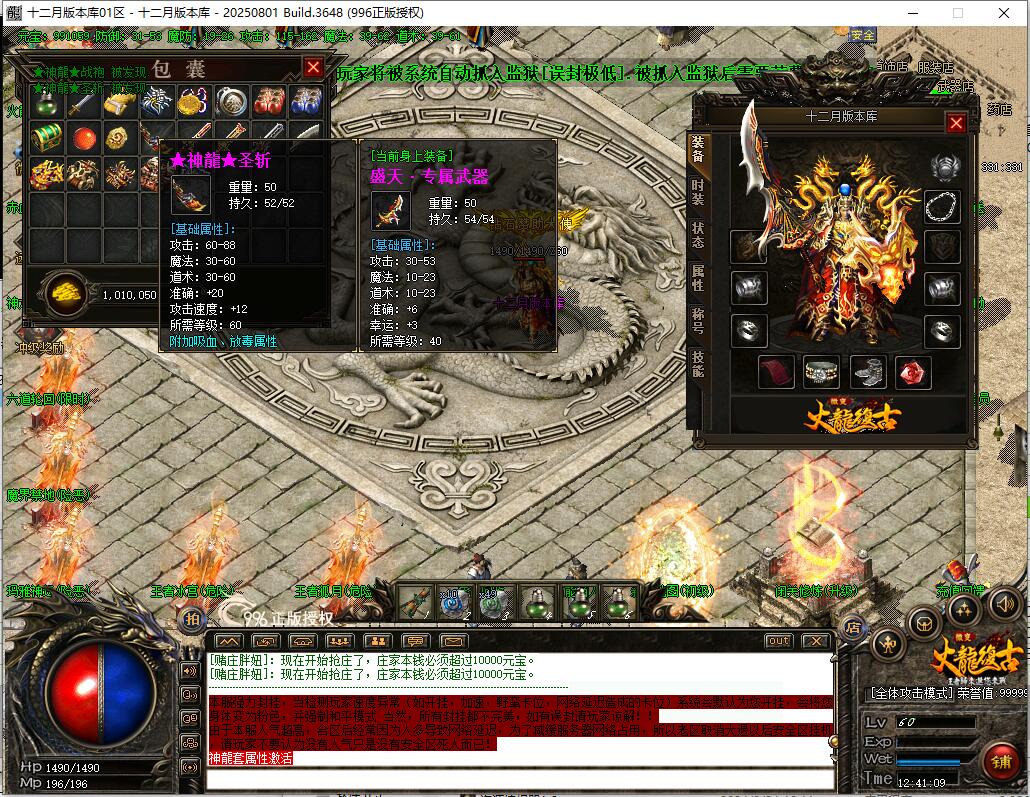Screen dimensions: 1030x797
Task: Select the equipped boots slot
Action: click(867, 372)
